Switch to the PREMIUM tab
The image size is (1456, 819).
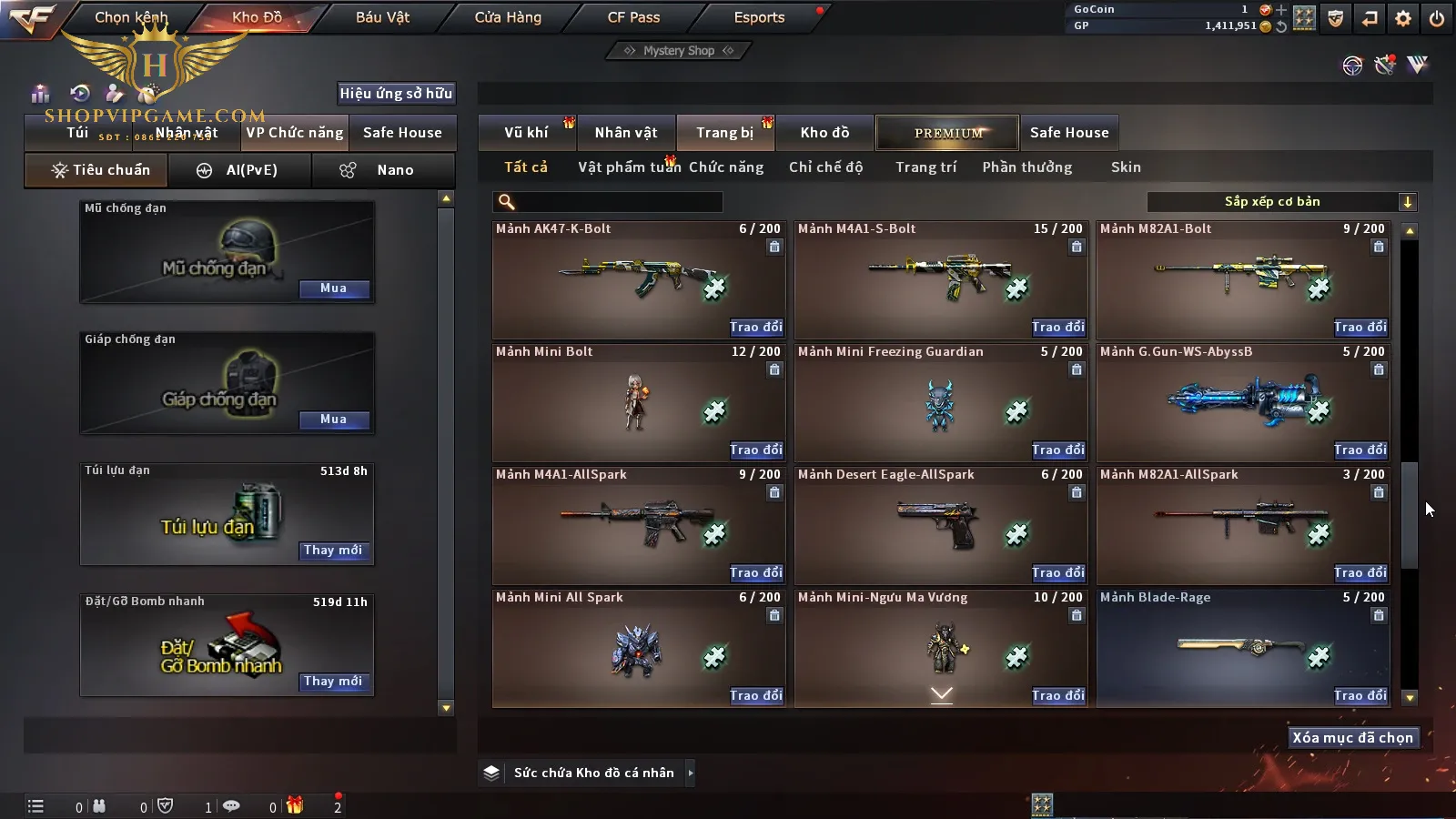pos(948,133)
